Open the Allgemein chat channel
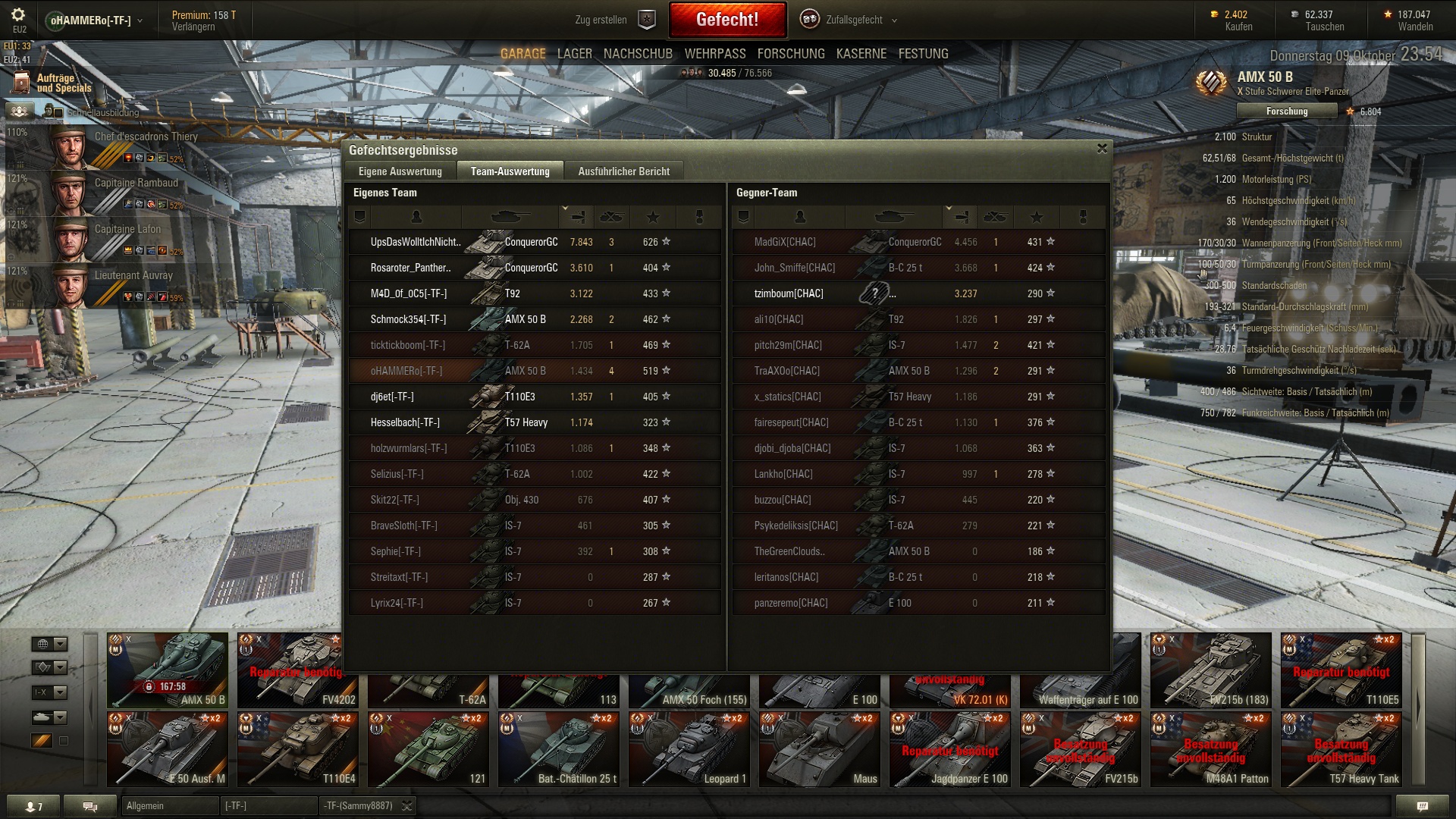 [168, 806]
